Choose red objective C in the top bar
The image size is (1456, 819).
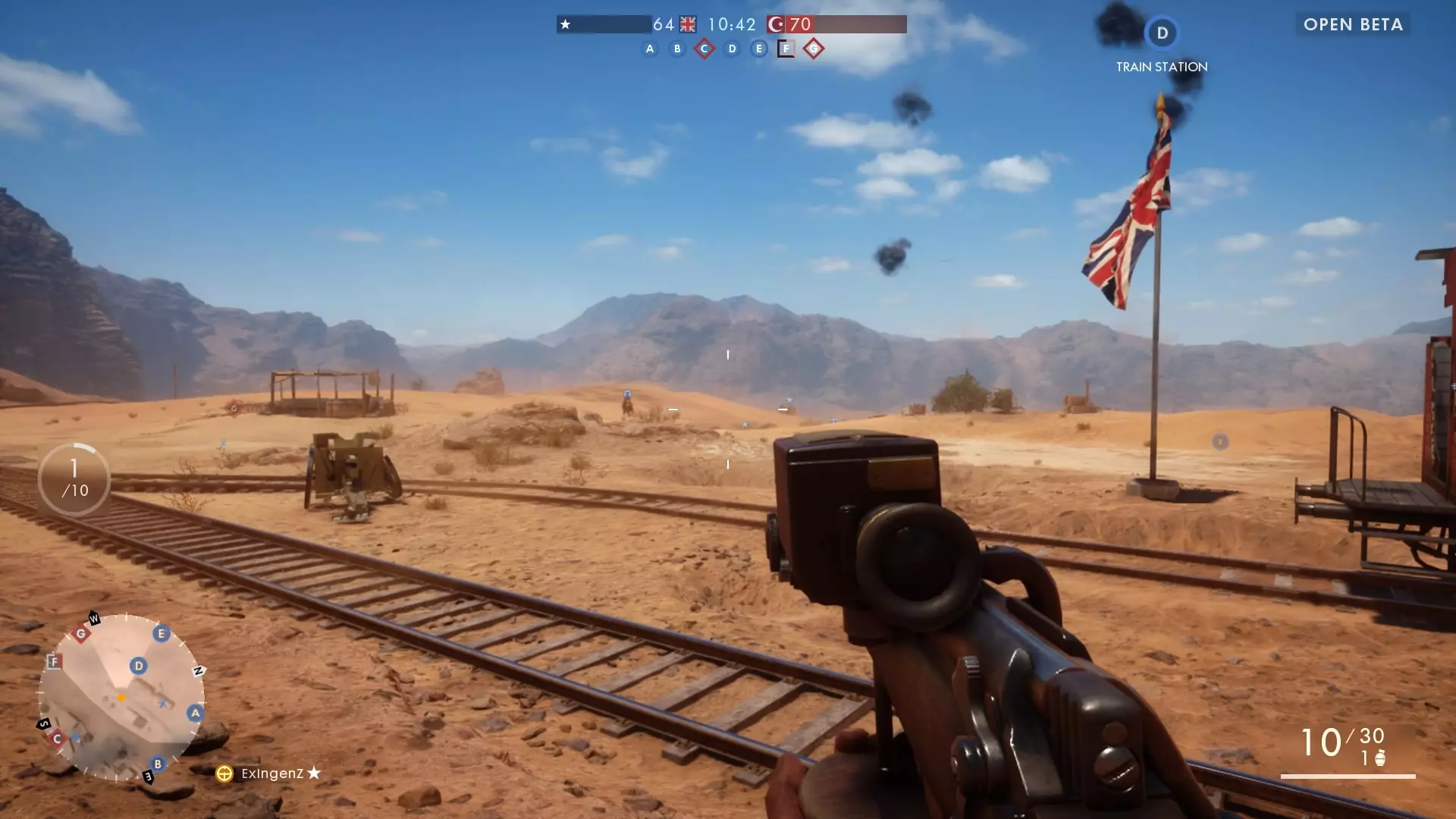point(704,49)
